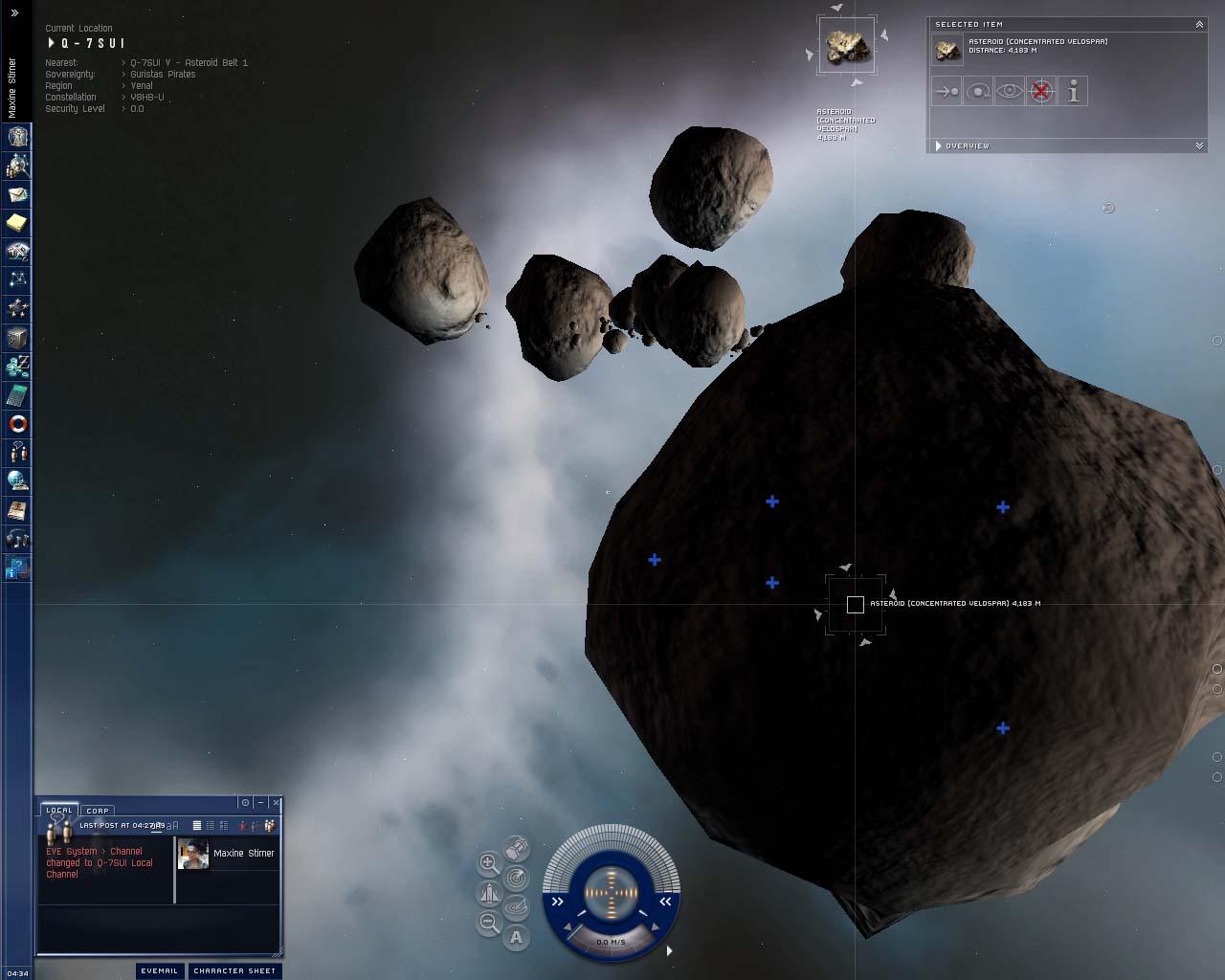The image size is (1225, 980).
Task: Switch to the Corp chat tab
Action: [98, 811]
